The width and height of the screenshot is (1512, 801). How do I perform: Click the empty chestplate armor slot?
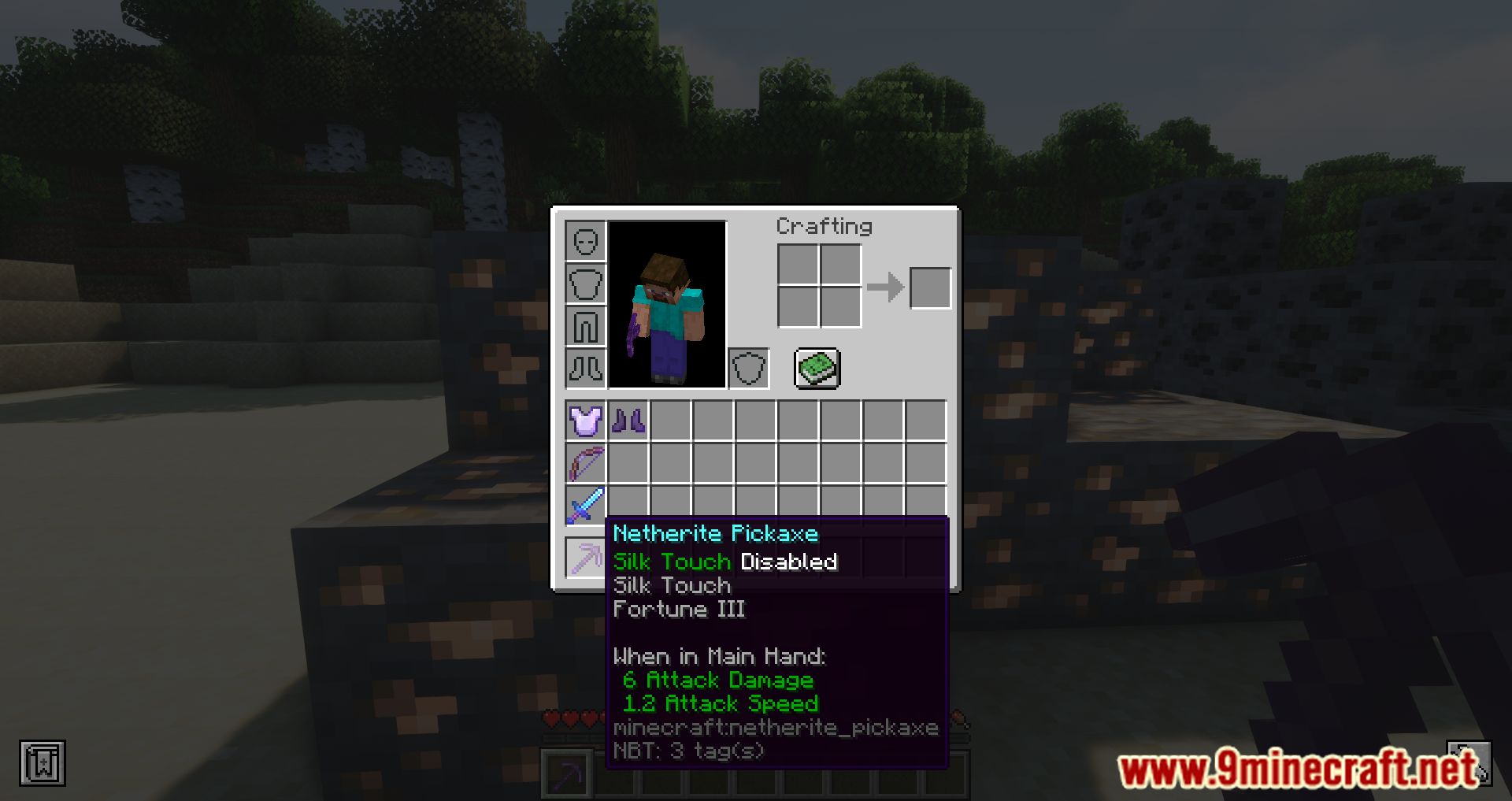[x=586, y=283]
